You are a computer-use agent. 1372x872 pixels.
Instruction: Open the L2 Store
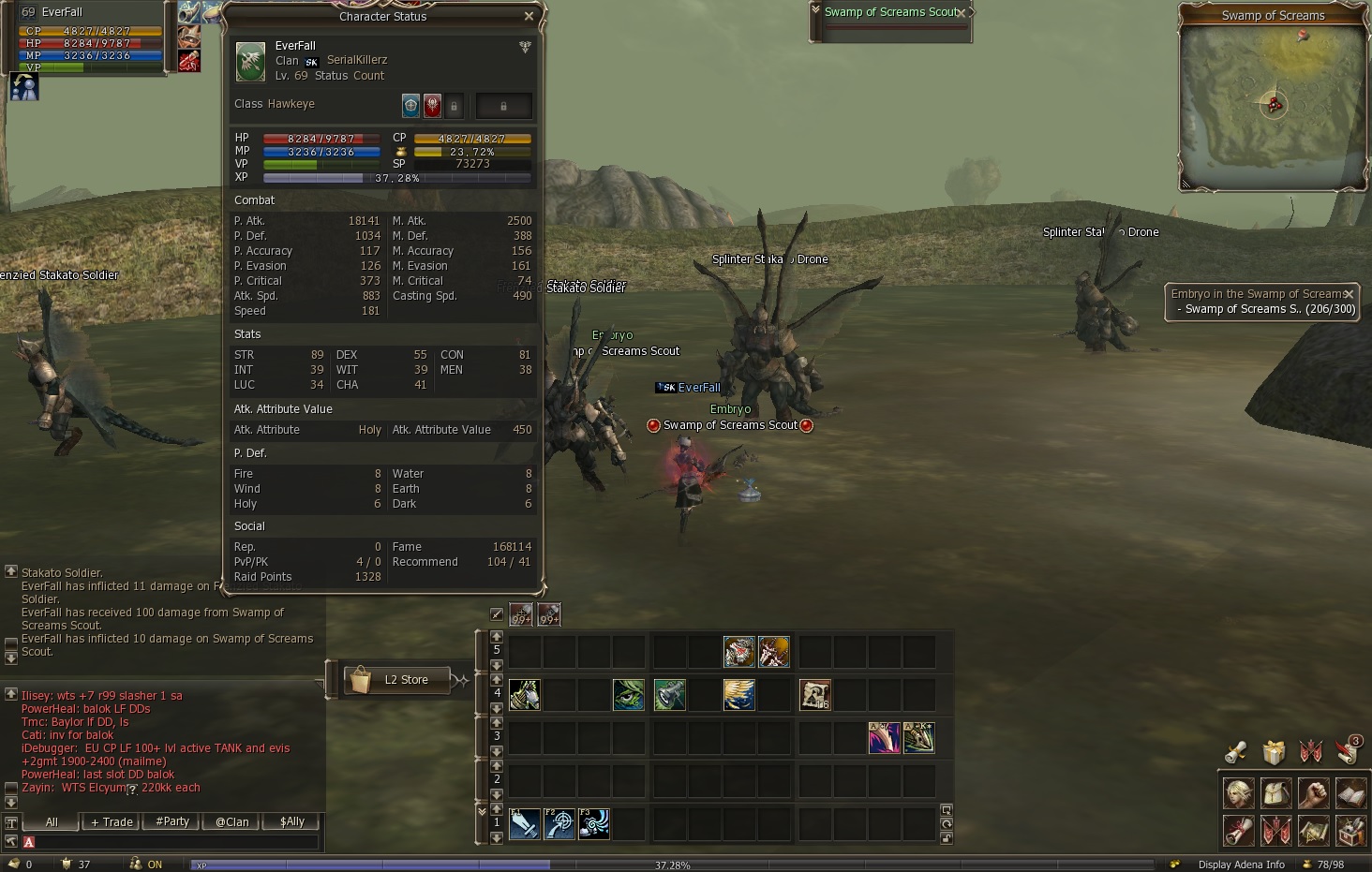(396, 680)
